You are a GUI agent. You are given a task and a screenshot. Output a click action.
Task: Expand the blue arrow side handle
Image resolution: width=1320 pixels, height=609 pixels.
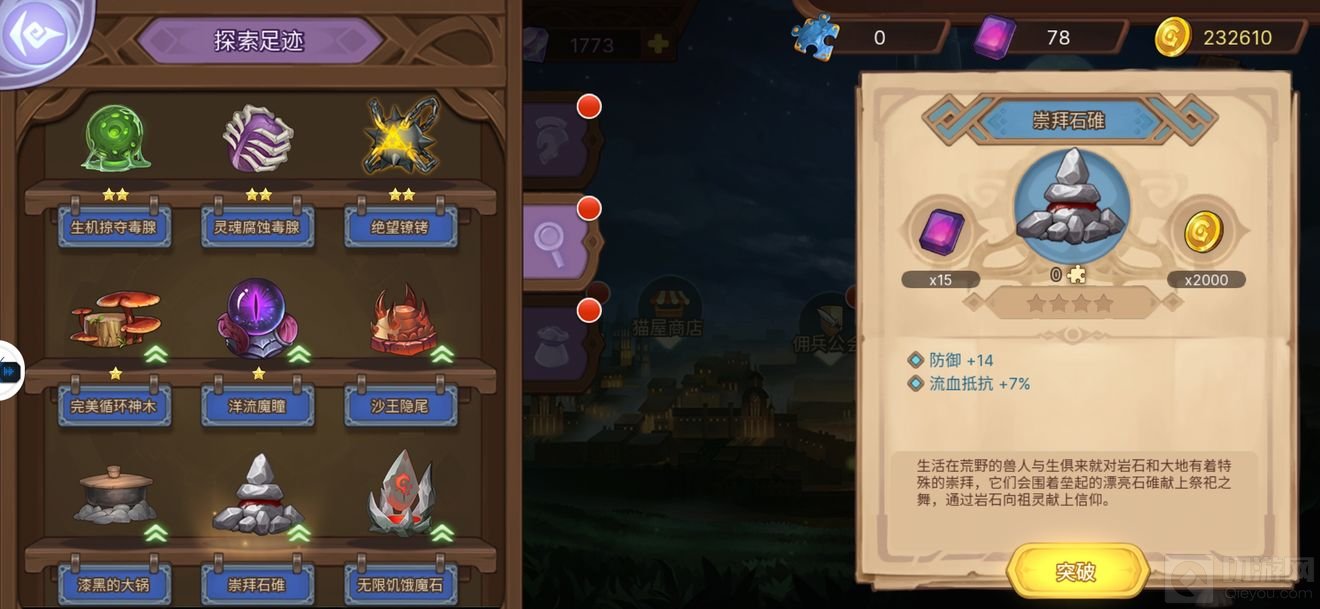tap(9, 371)
